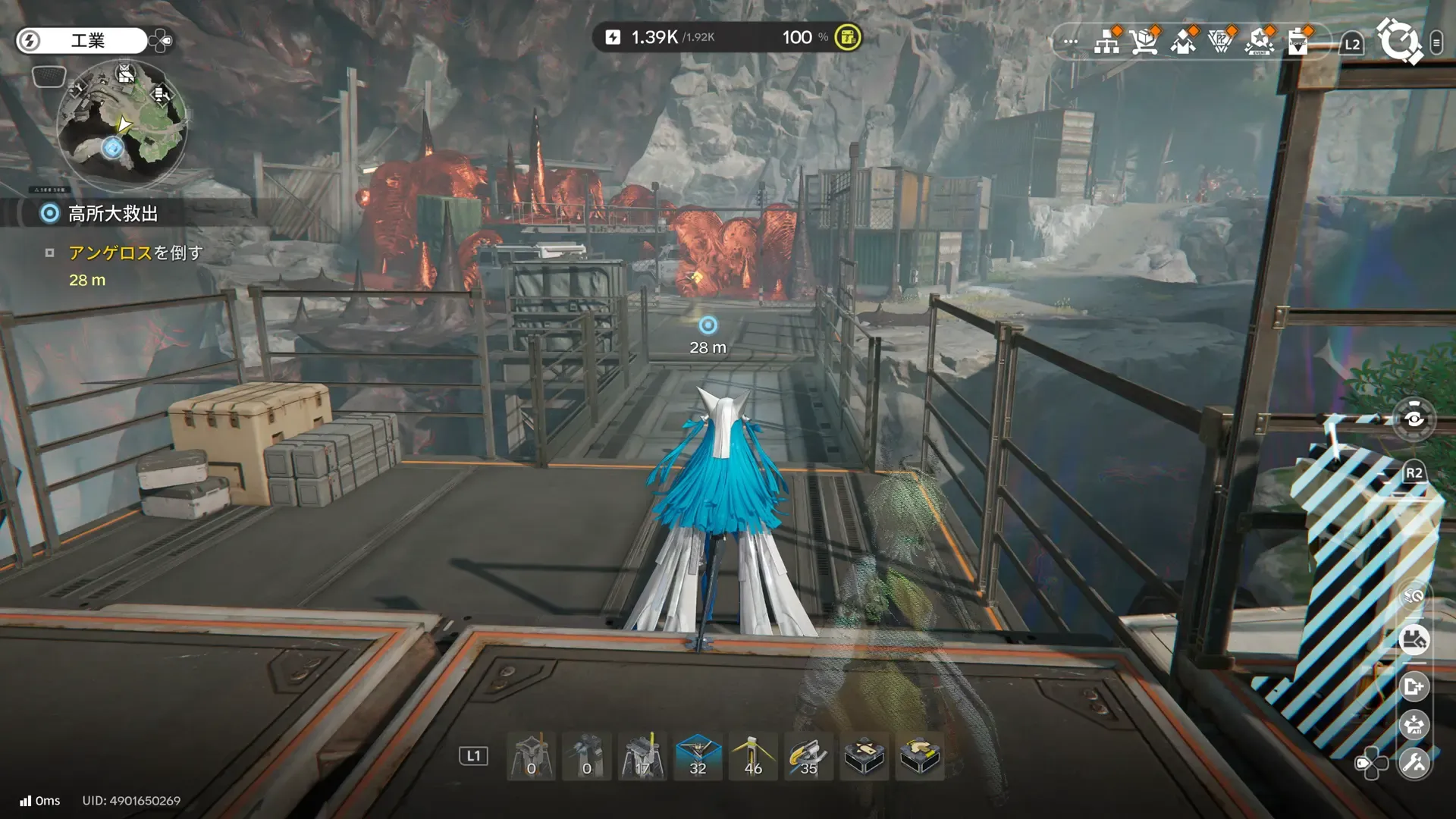The width and height of the screenshot is (1456, 819).
Task: Open the shopping cart shop icon
Action: pyautogui.click(x=1144, y=42)
